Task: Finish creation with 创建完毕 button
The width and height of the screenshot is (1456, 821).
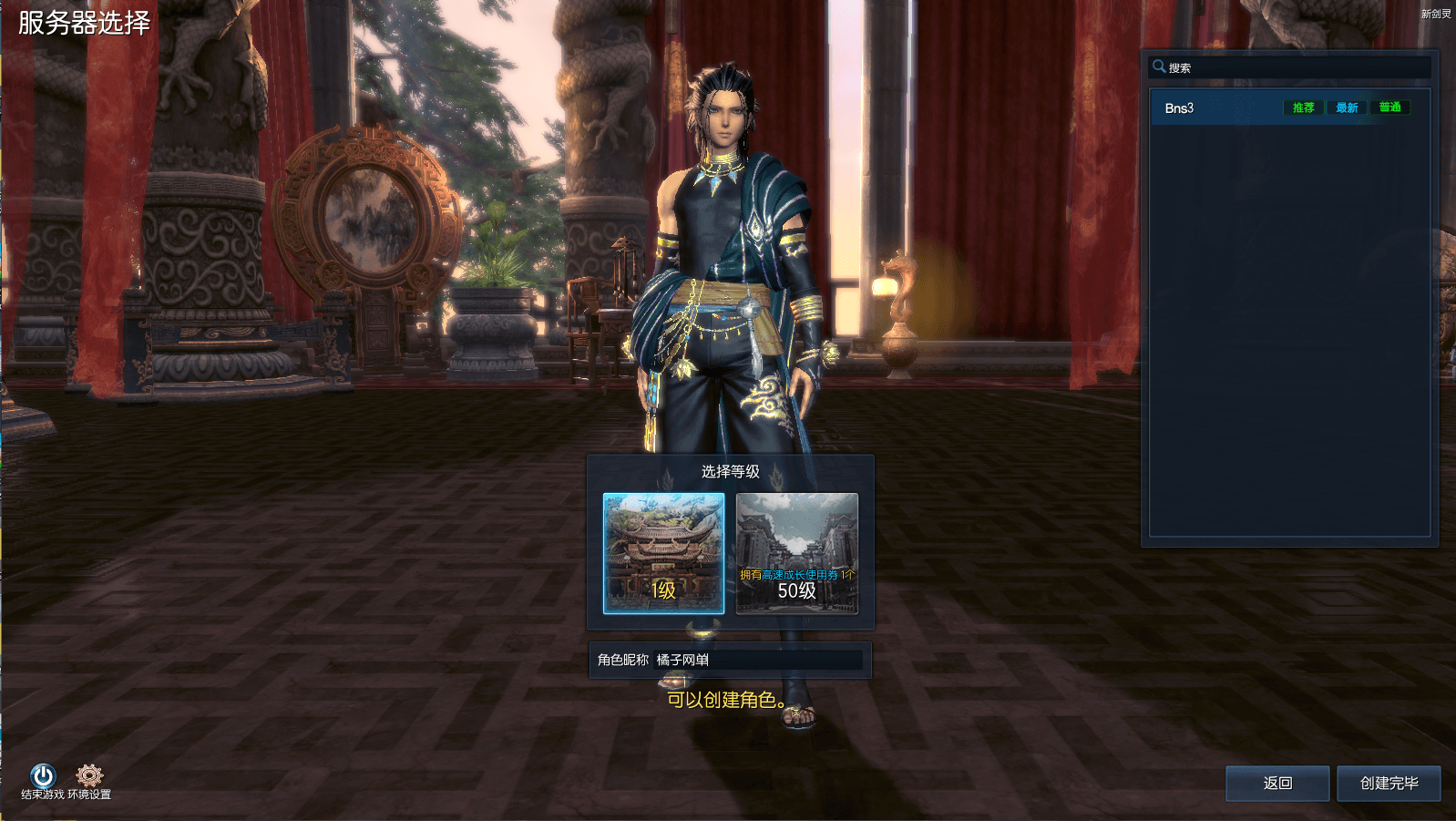Action: coord(1388,783)
